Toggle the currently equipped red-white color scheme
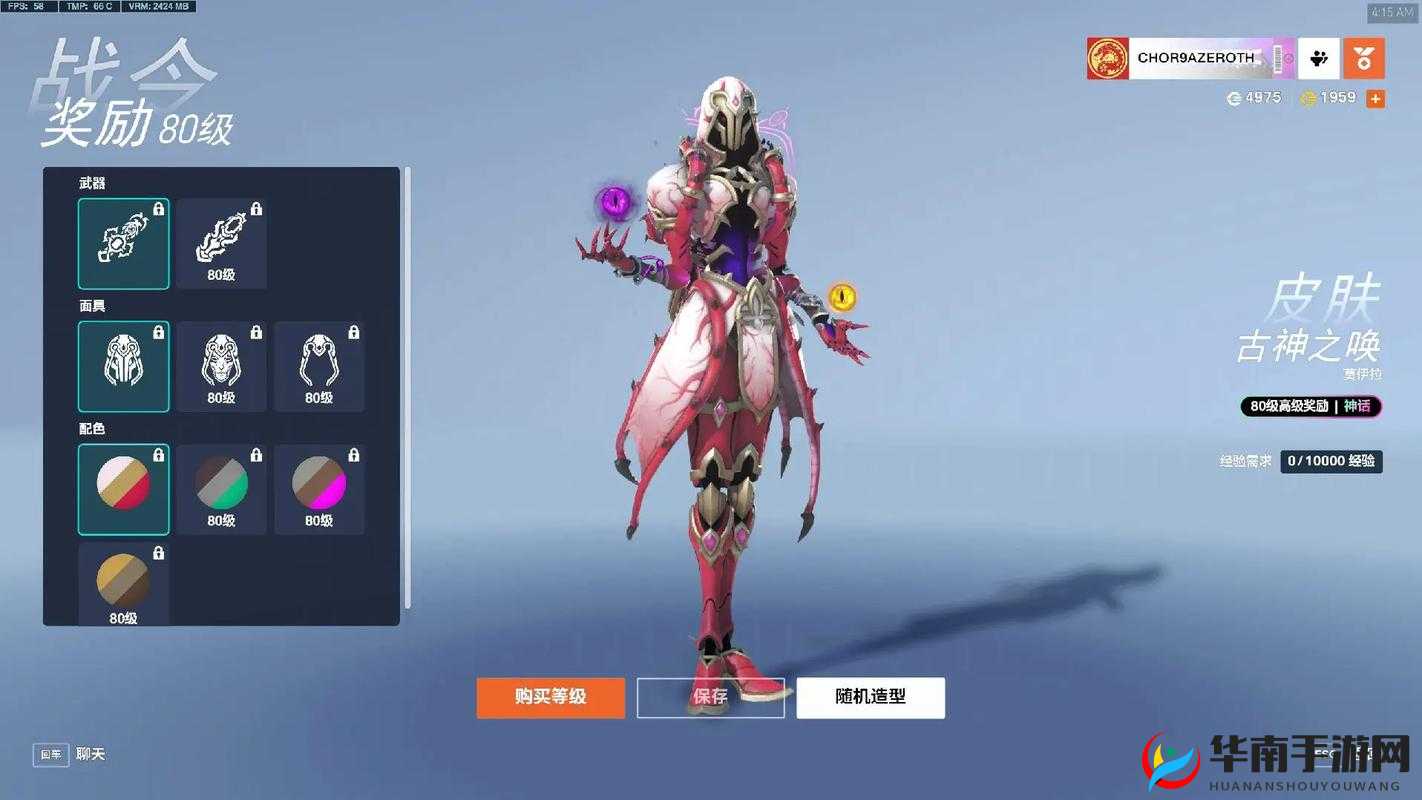The width and height of the screenshot is (1422, 800). 123,489
